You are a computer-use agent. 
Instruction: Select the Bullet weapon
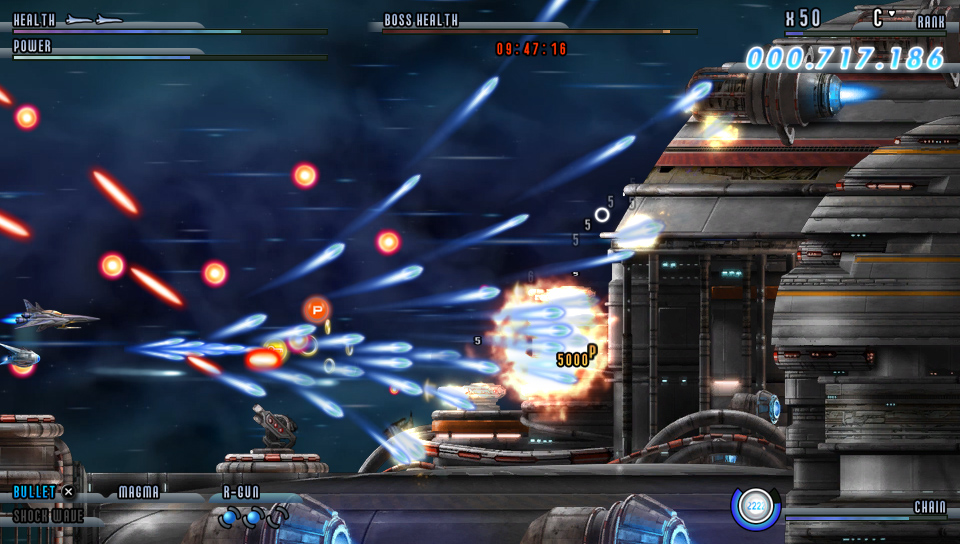(x=35, y=491)
